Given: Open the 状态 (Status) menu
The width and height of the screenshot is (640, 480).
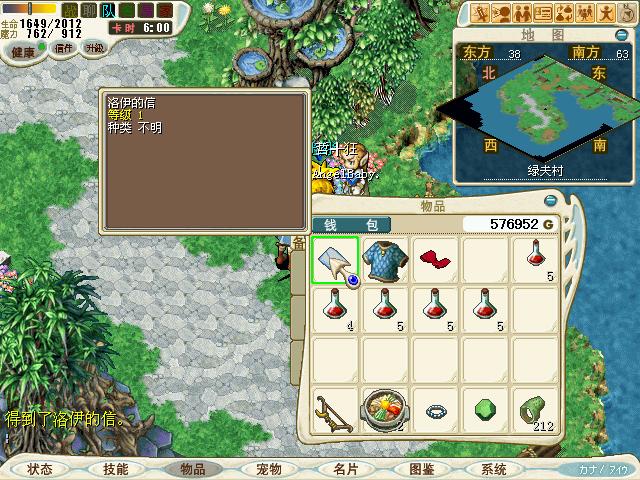Looking at the screenshot, I should tap(40, 469).
